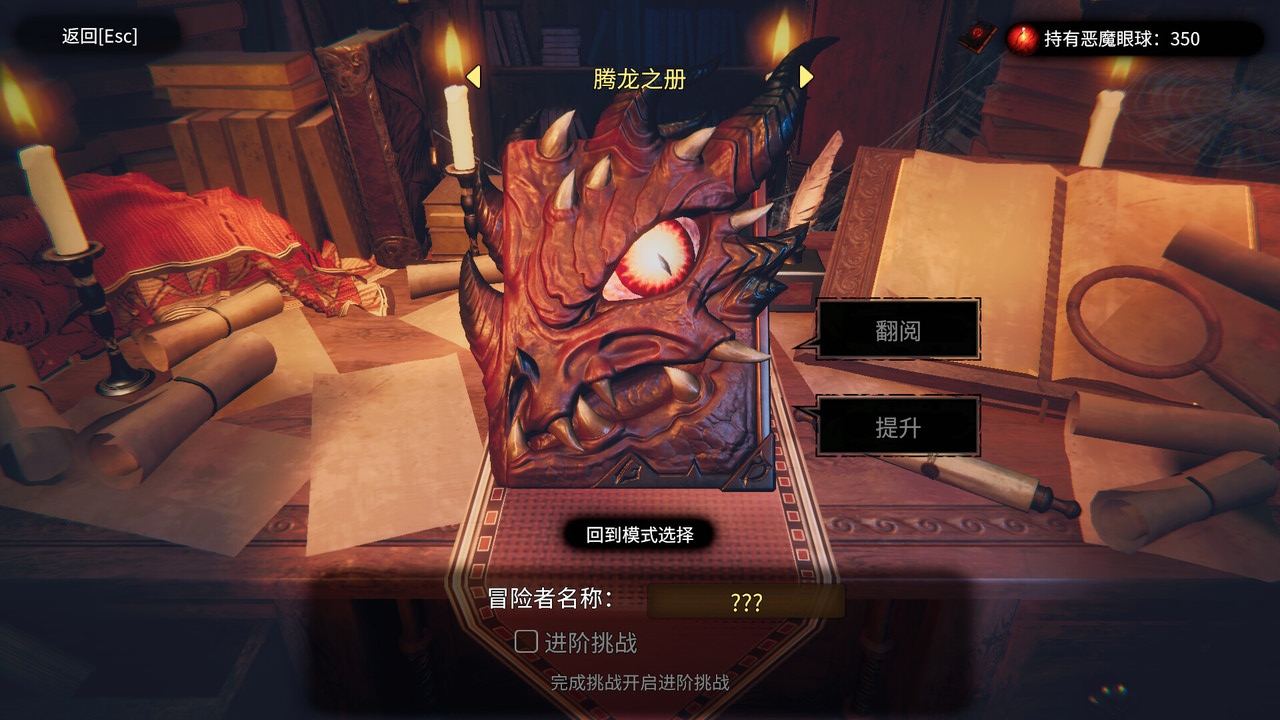Click the right yellow arrow beside 腾龙之册

[x=804, y=76]
